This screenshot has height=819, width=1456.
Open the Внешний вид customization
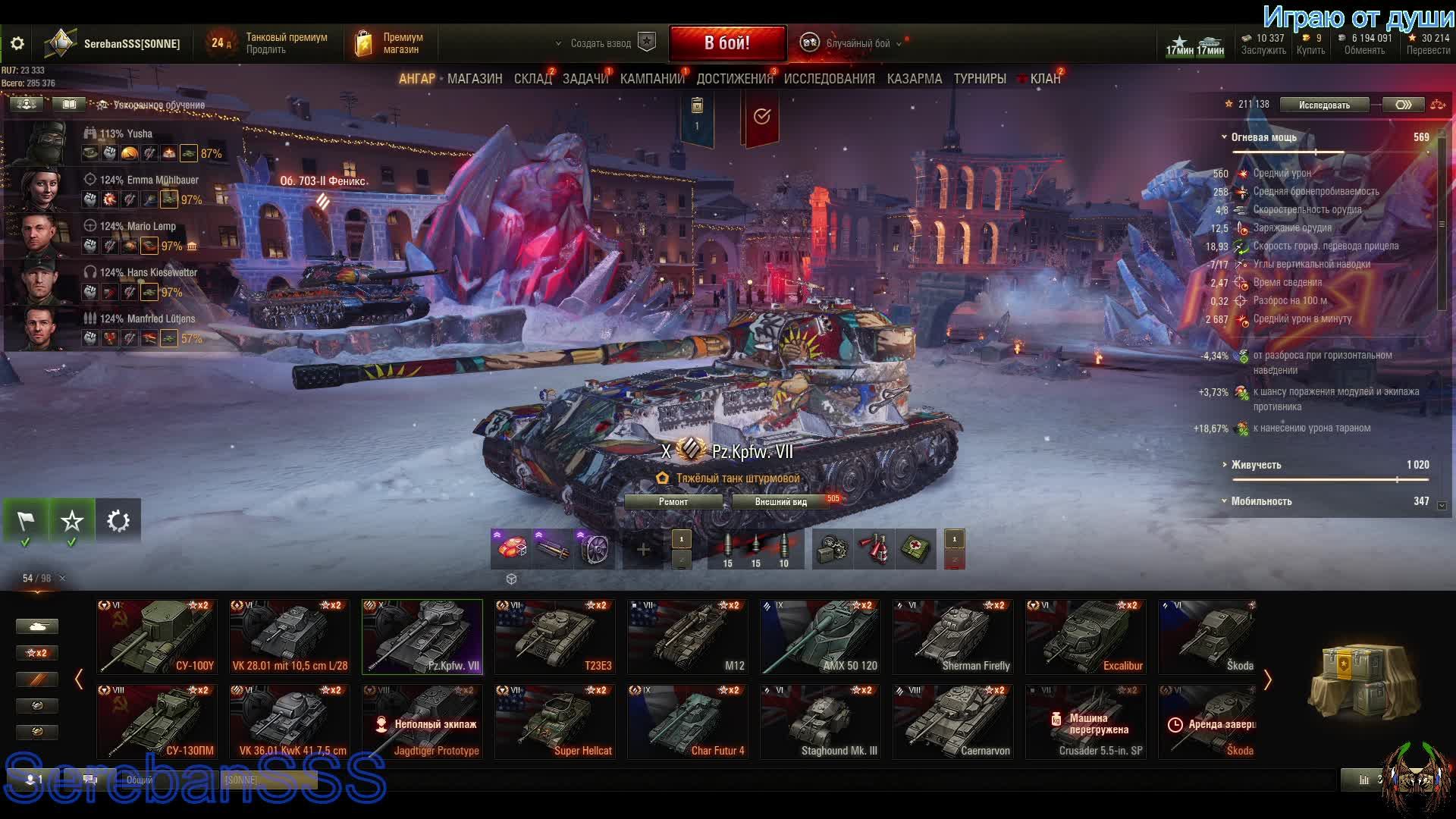point(781,502)
